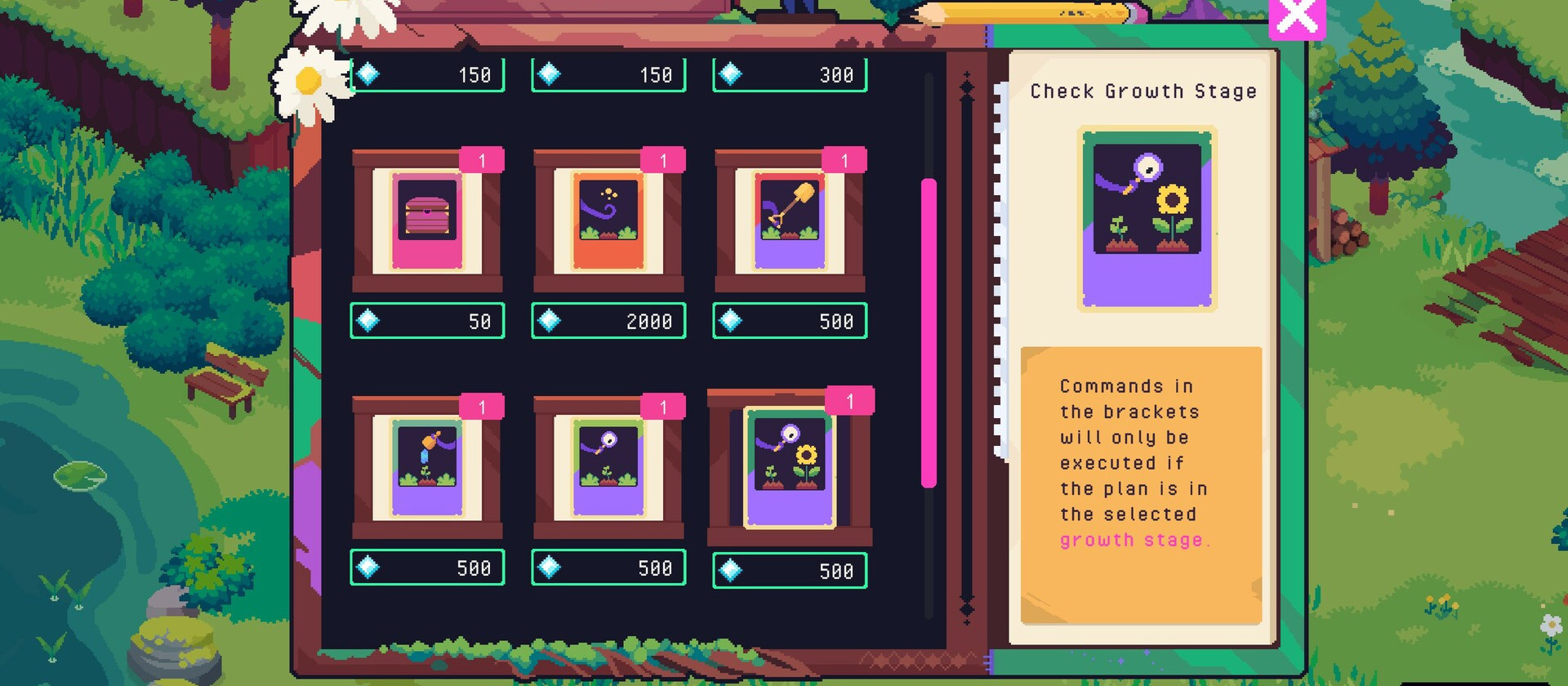Buy the item priced at 50 gems
The width and height of the screenshot is (1568, 686).
[427, 321]
